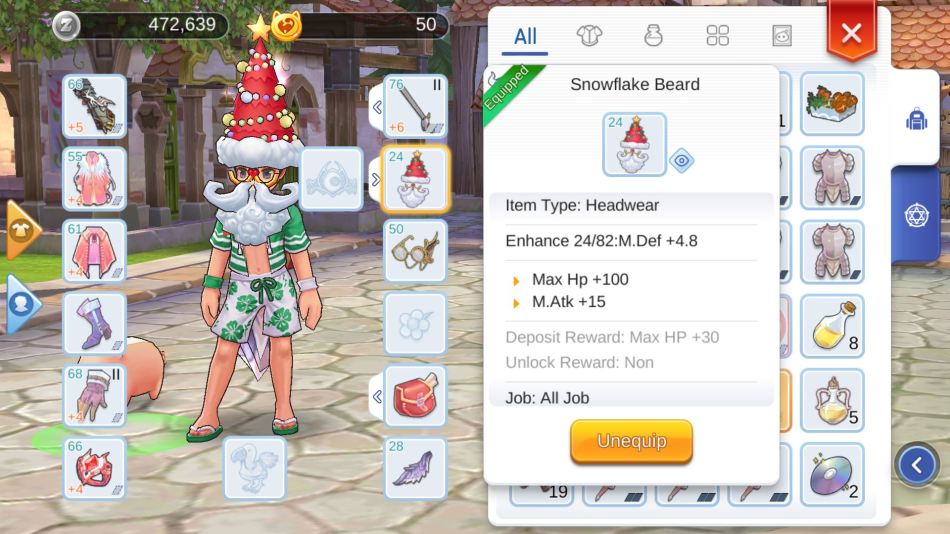Open the blue character profile side menu

coord(22,304)
